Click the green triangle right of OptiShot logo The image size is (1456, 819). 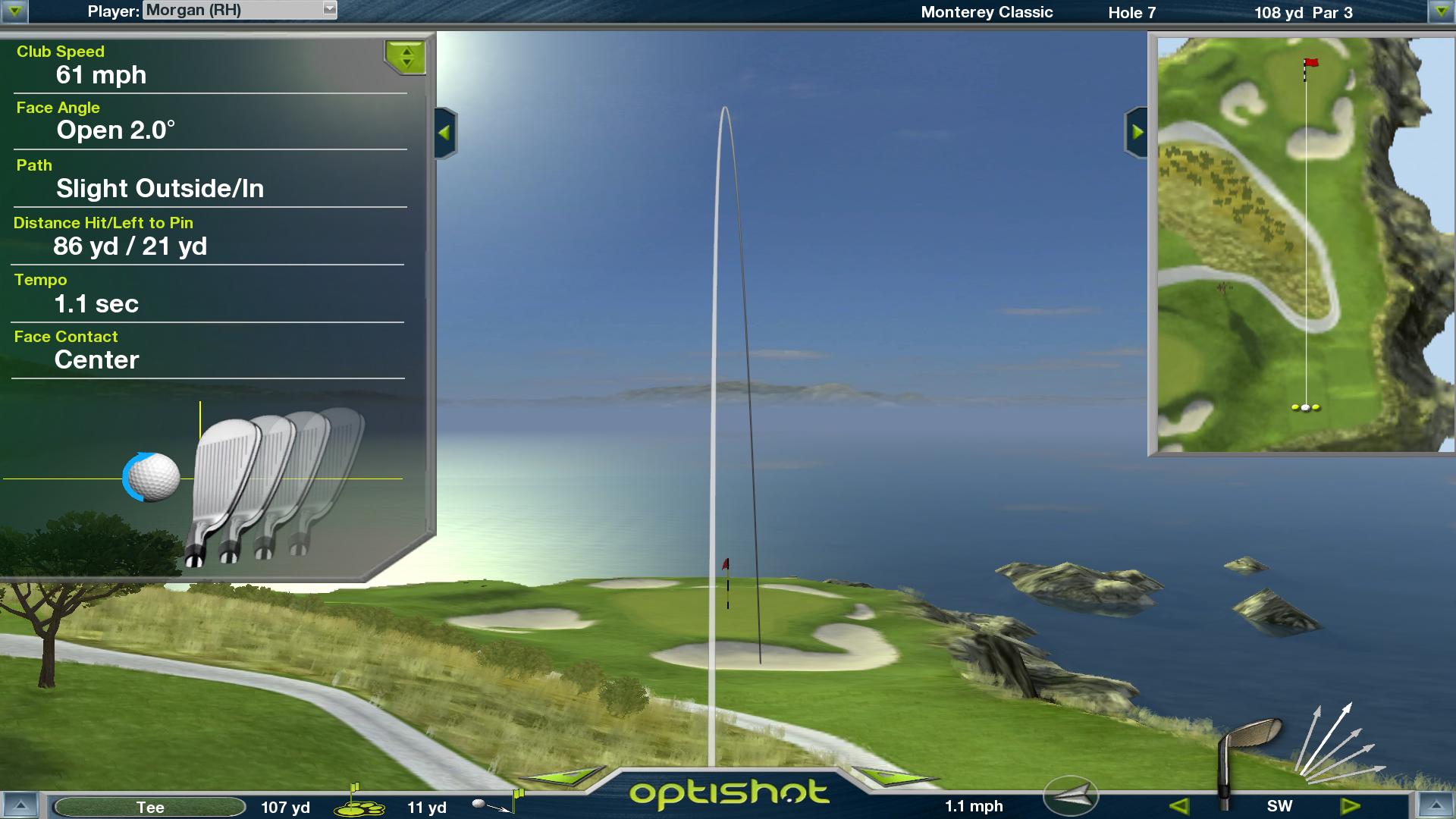tap(893, 777)
